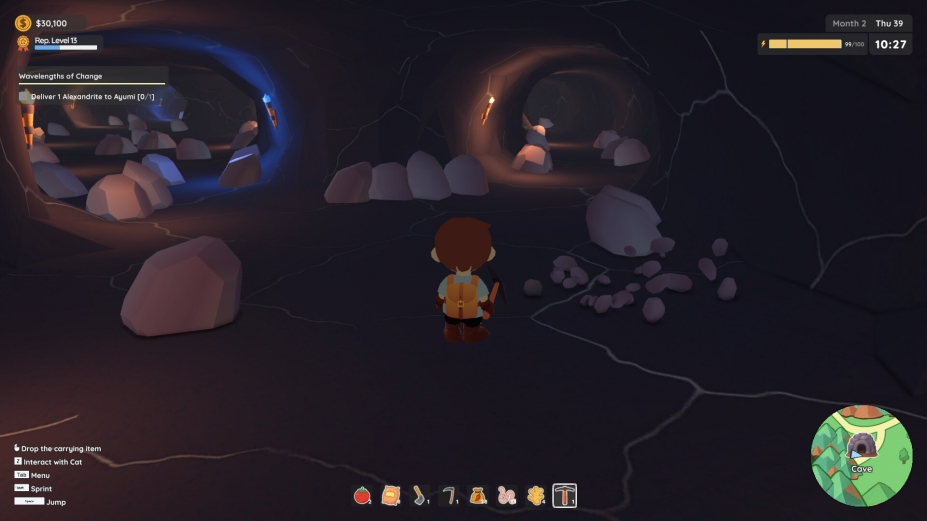The image size is (927, 521).
Task: Click the reputation medal icon
Action: point(23,42)
